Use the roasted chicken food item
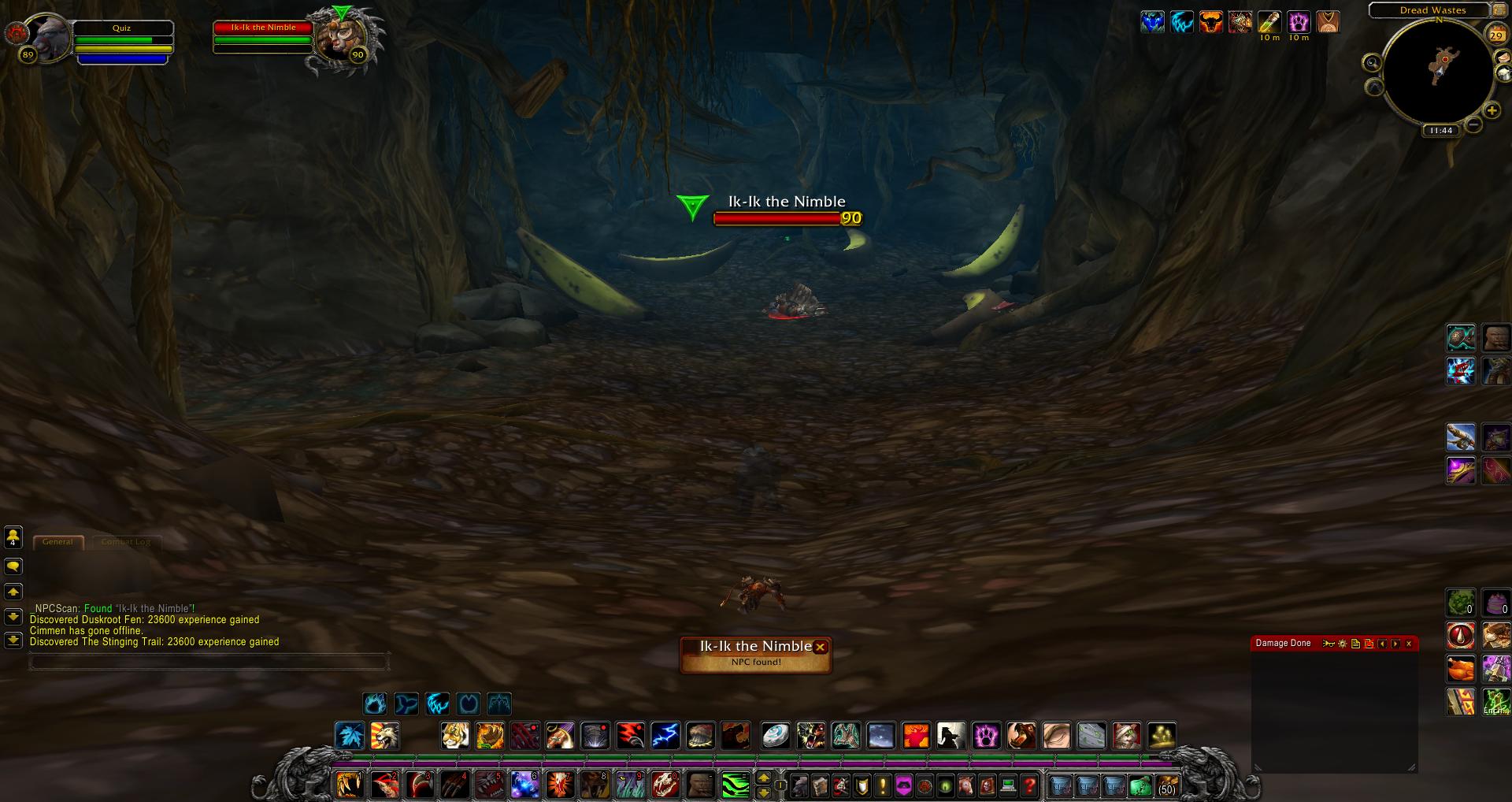This screenshot has height=802, width=1512. (1461, 669)
